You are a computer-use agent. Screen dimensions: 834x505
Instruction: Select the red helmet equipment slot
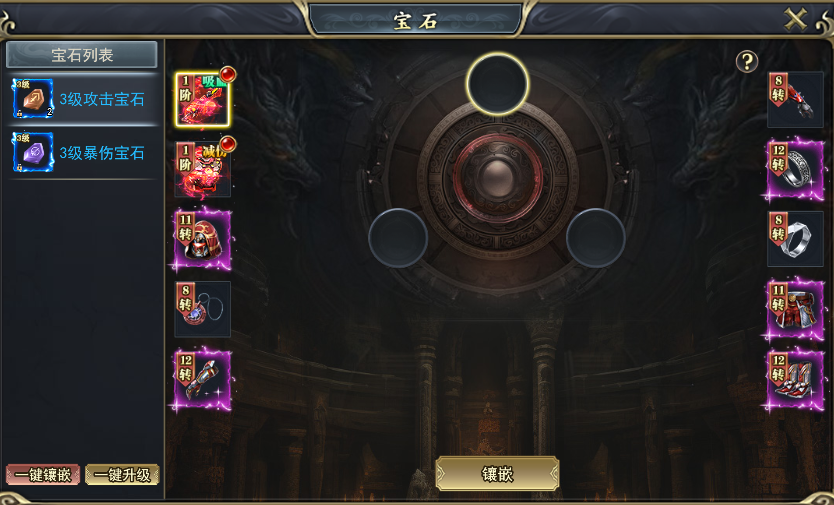[x=203, y=239]
